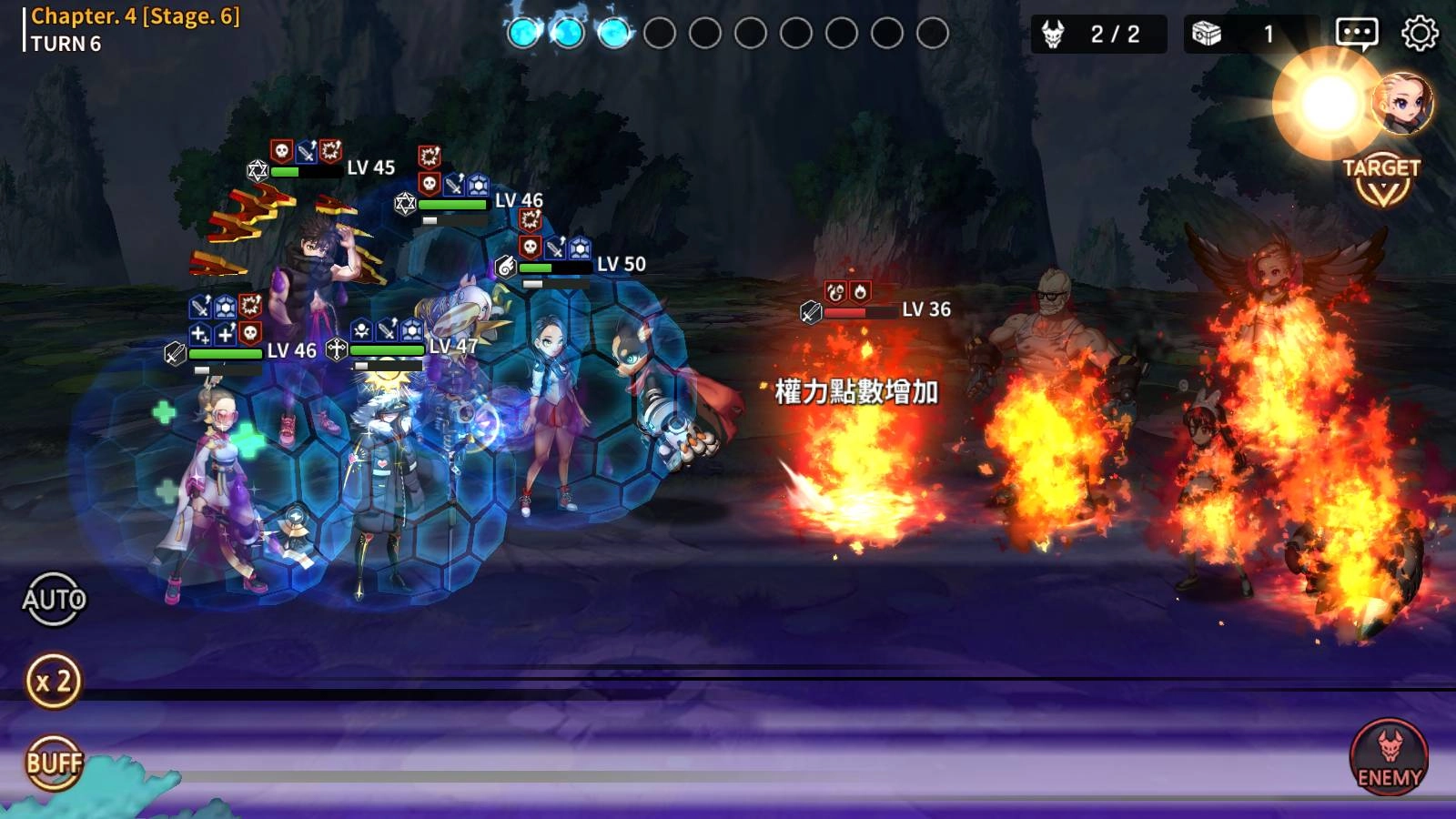Open the BUFF information panel
This screenshot has height=819, width=1456.
(x=55, y=764)
